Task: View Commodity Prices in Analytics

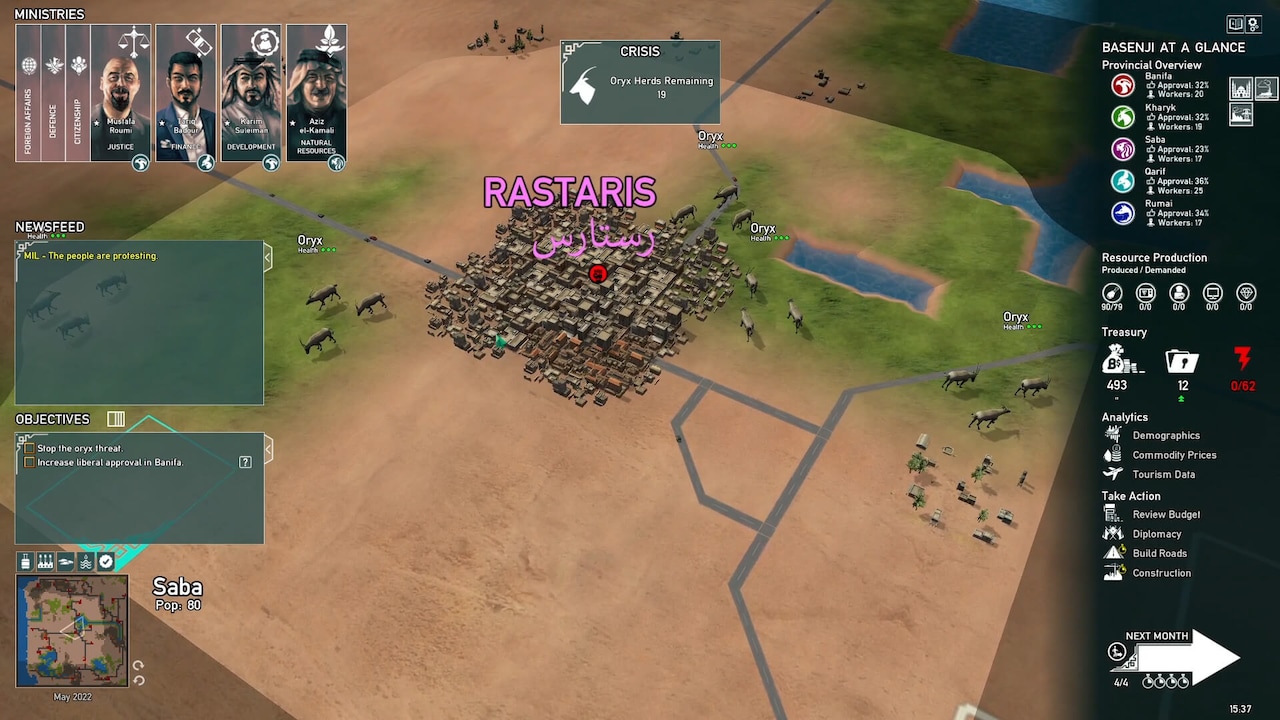Action: [x=1174, y=455]
